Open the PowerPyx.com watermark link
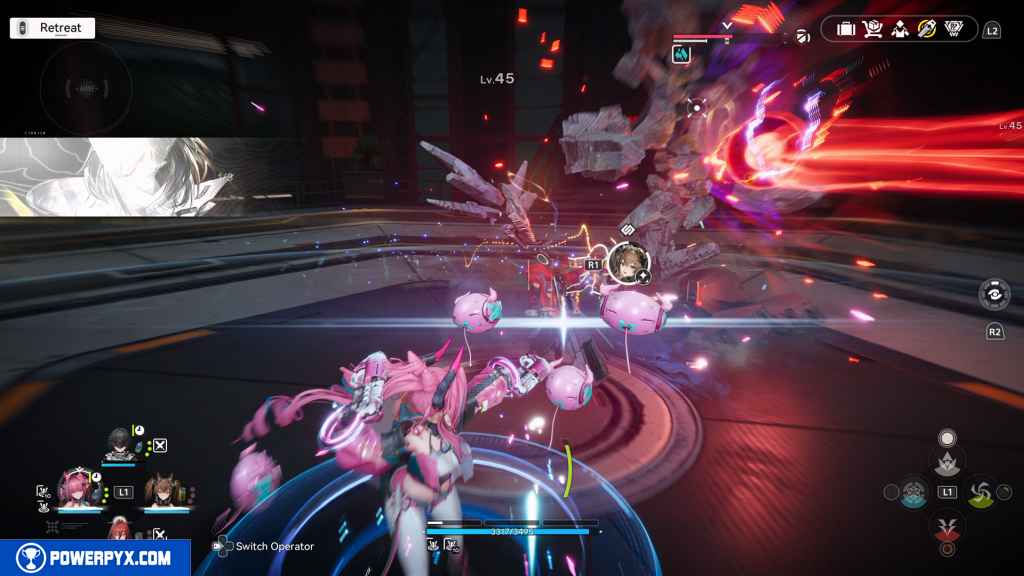The image size is (1024, 576). 95,558
